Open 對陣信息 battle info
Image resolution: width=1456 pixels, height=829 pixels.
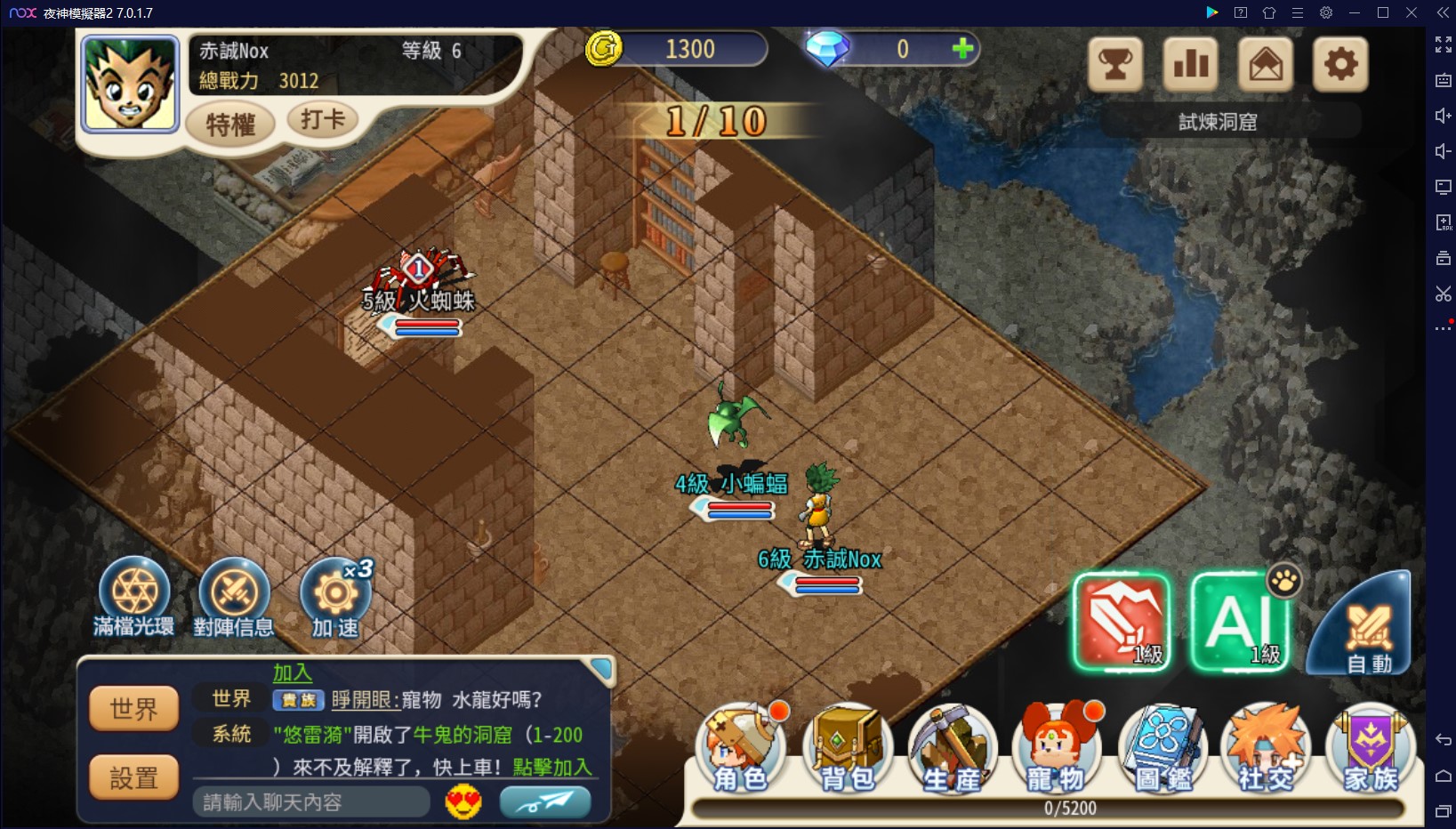coord(234,593)
